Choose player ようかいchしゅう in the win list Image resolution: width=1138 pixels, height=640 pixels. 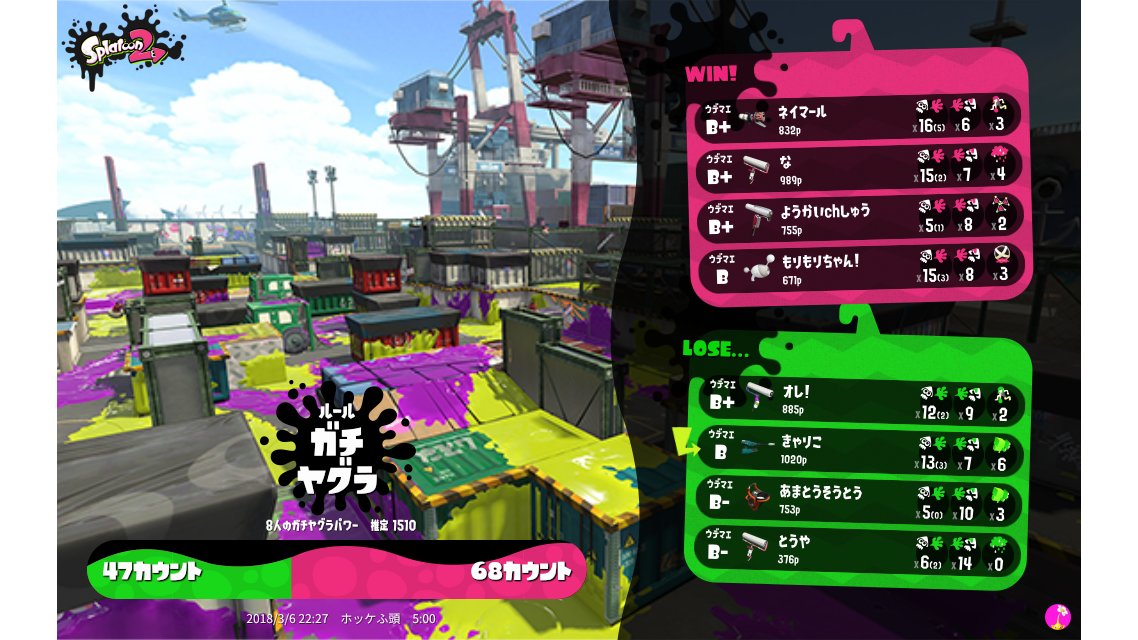pos(858,218)
